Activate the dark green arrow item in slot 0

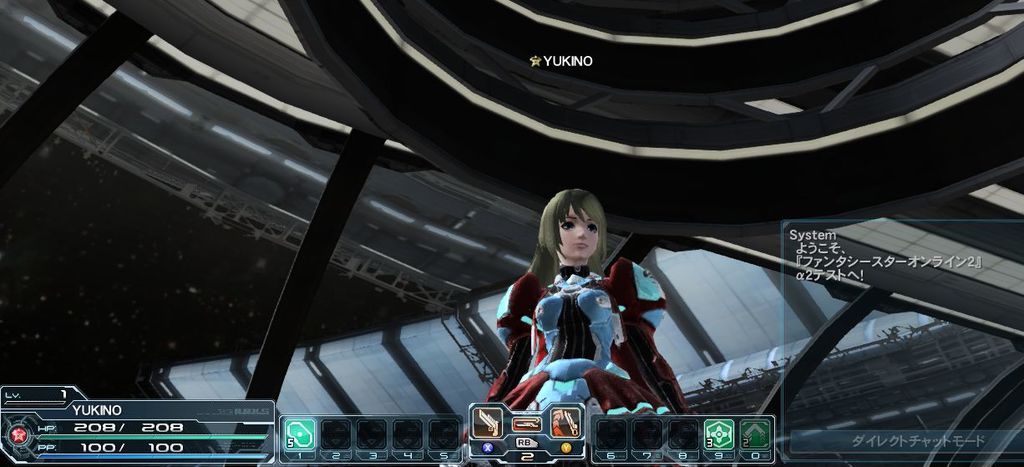pos(755,434)
